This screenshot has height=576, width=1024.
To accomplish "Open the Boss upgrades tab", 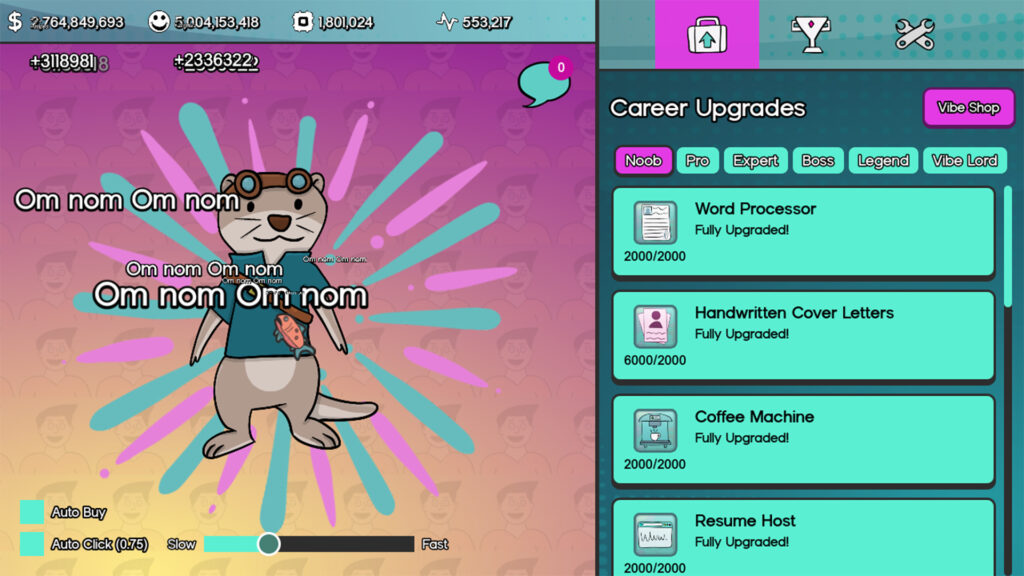I will [x=818, y=161].
